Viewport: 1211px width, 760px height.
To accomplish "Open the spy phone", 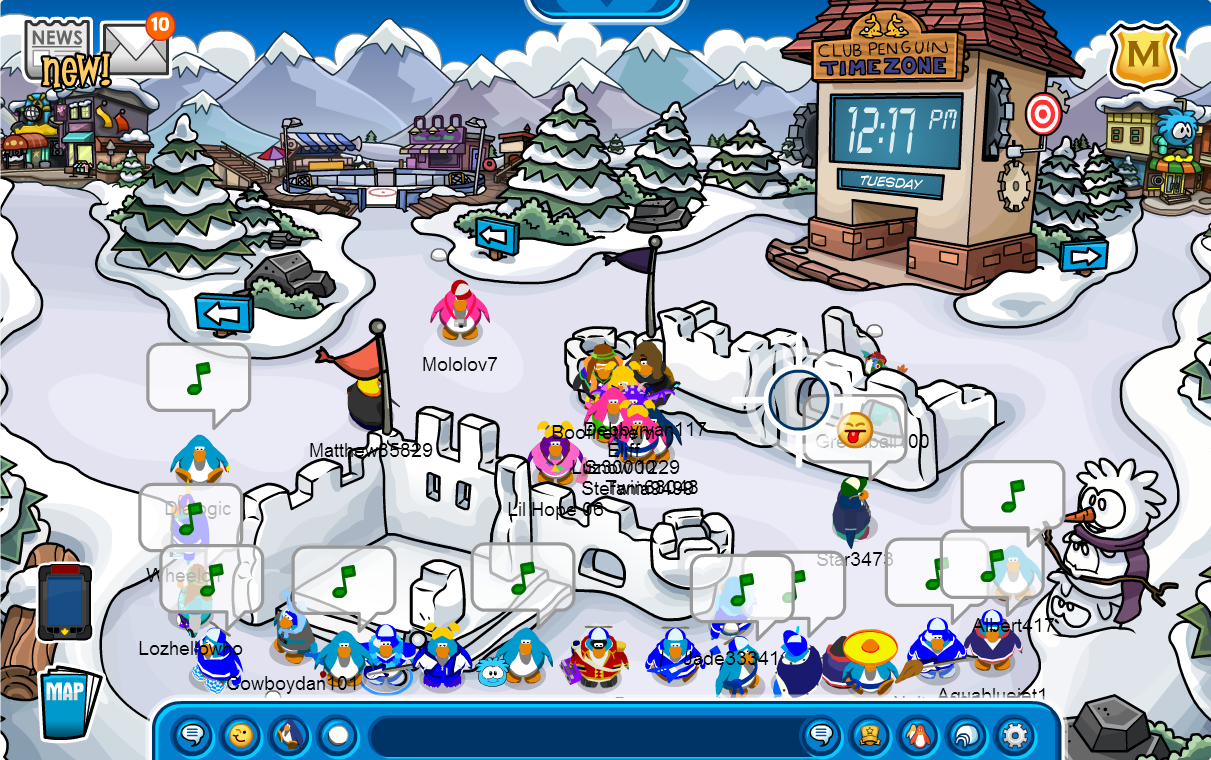I will pyautogui.click(x=65, y=602).
